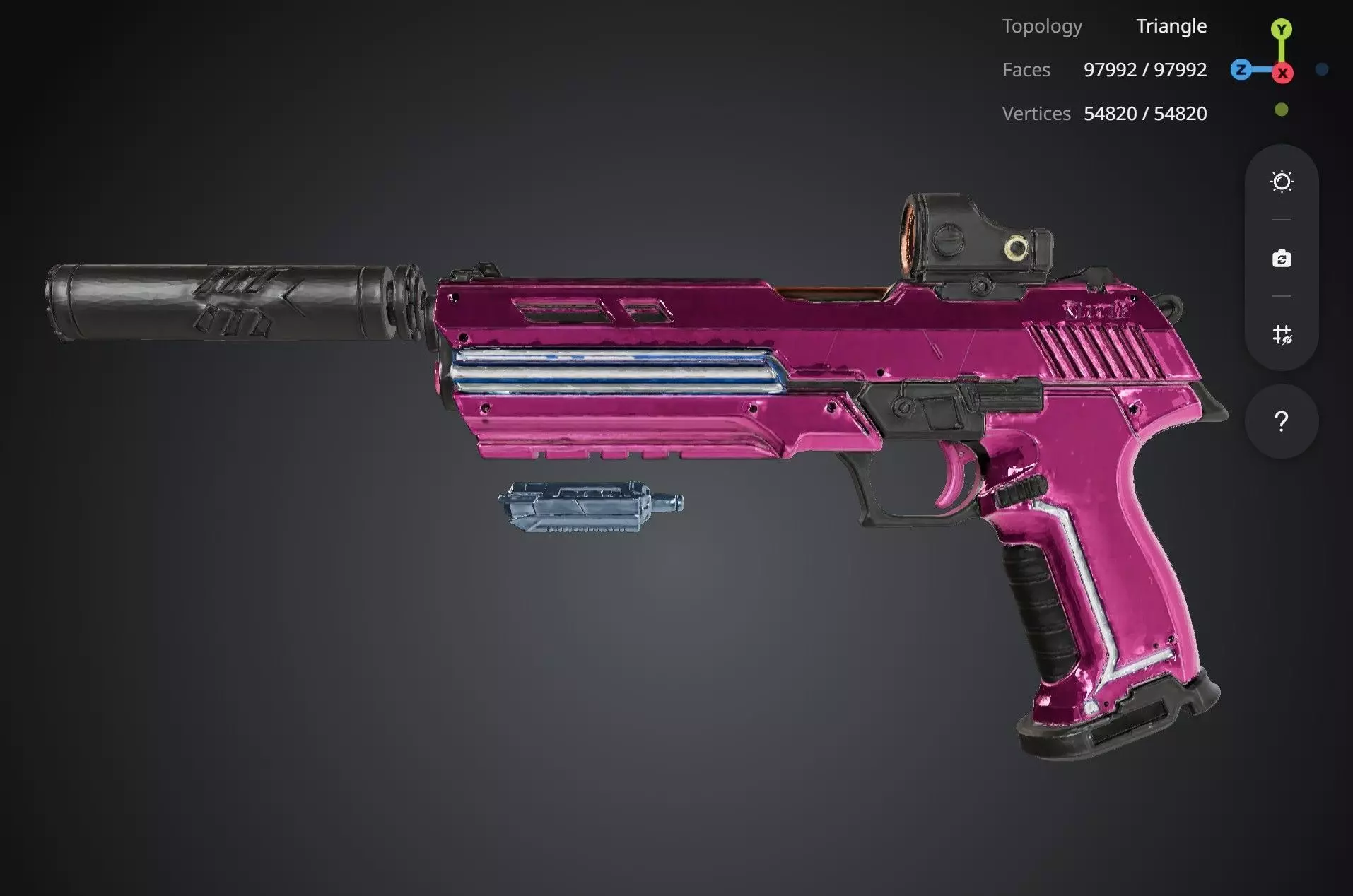Snap view to the green Y axis

(x=1281, y=29)
